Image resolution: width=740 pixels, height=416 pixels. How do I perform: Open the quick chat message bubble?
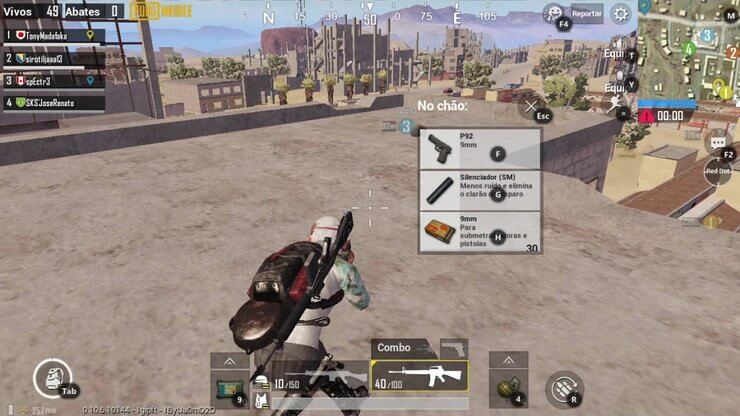pyautogui.click(x=717, y=143)
